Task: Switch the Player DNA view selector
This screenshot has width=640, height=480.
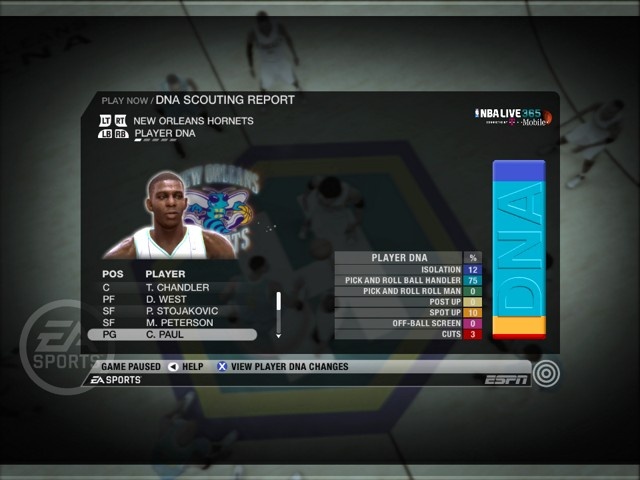Action: (x=165, y=132)
